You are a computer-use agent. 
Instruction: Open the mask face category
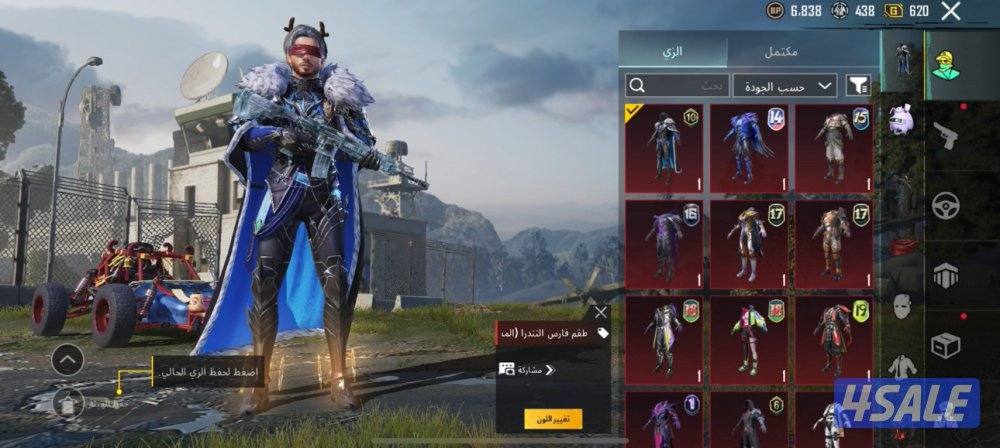click(902, 307)
